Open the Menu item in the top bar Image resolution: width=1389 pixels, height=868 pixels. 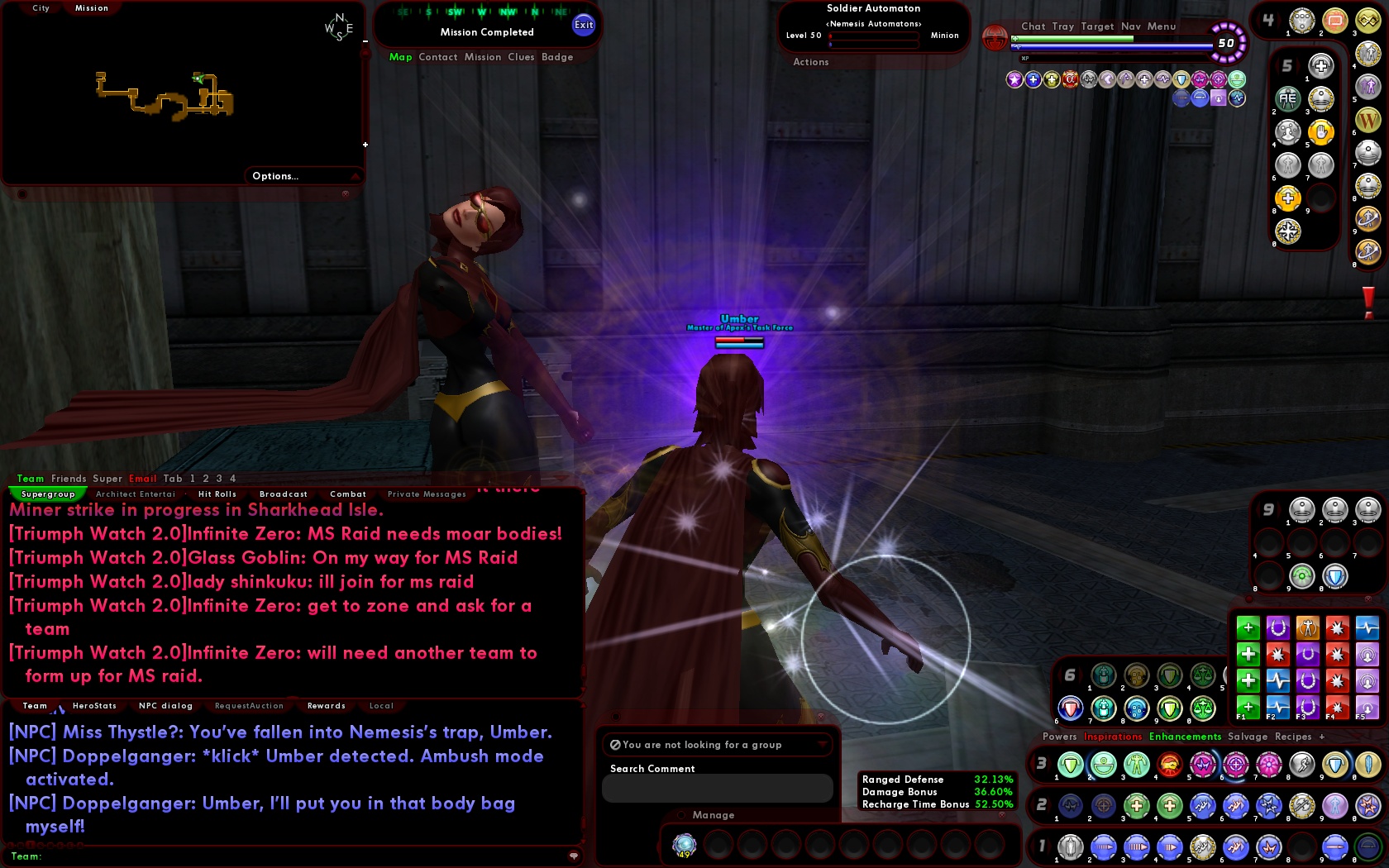(1161, 26)
